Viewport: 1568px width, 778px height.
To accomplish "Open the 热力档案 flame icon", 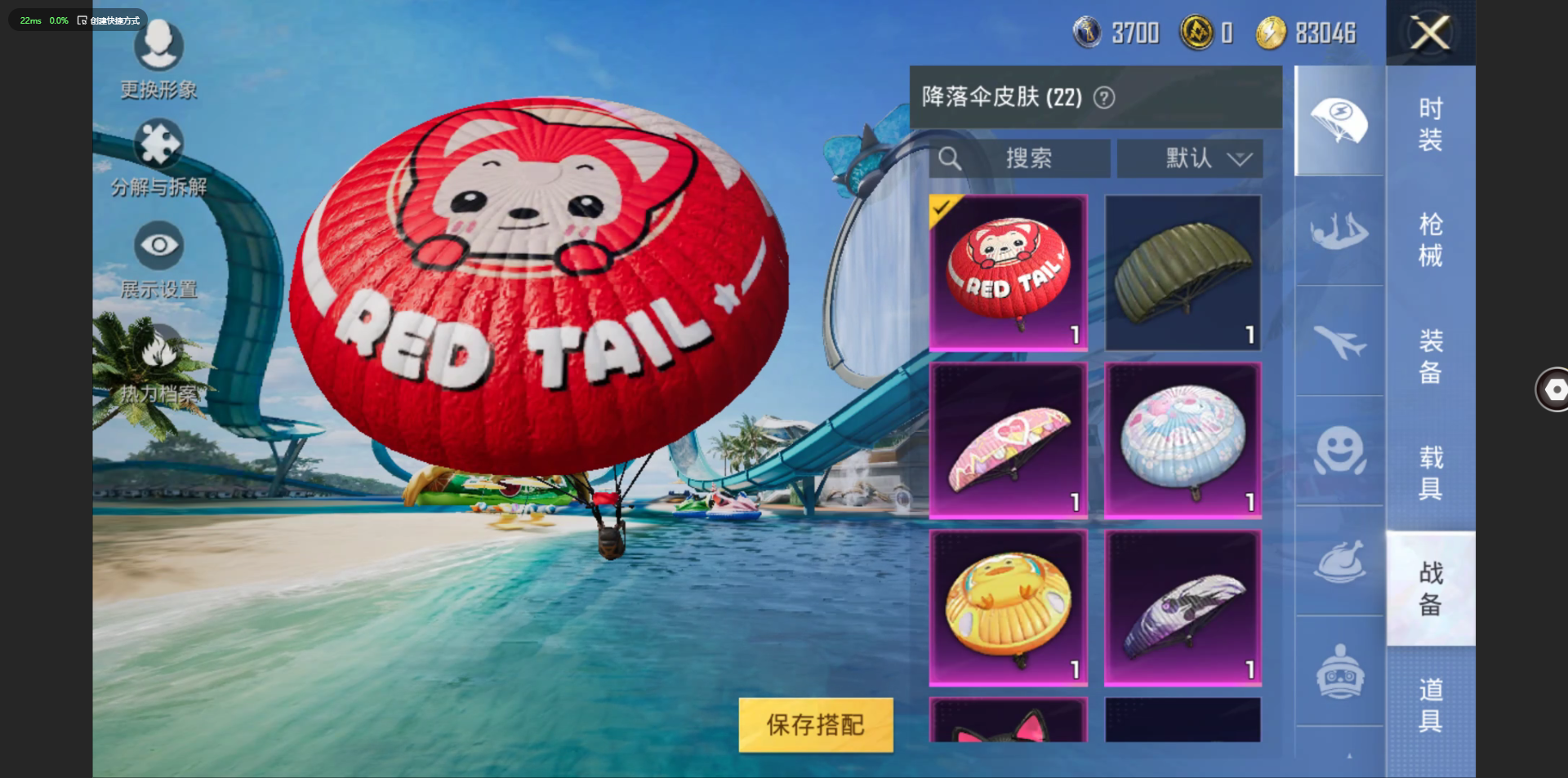I will click(x=158, y=351).
